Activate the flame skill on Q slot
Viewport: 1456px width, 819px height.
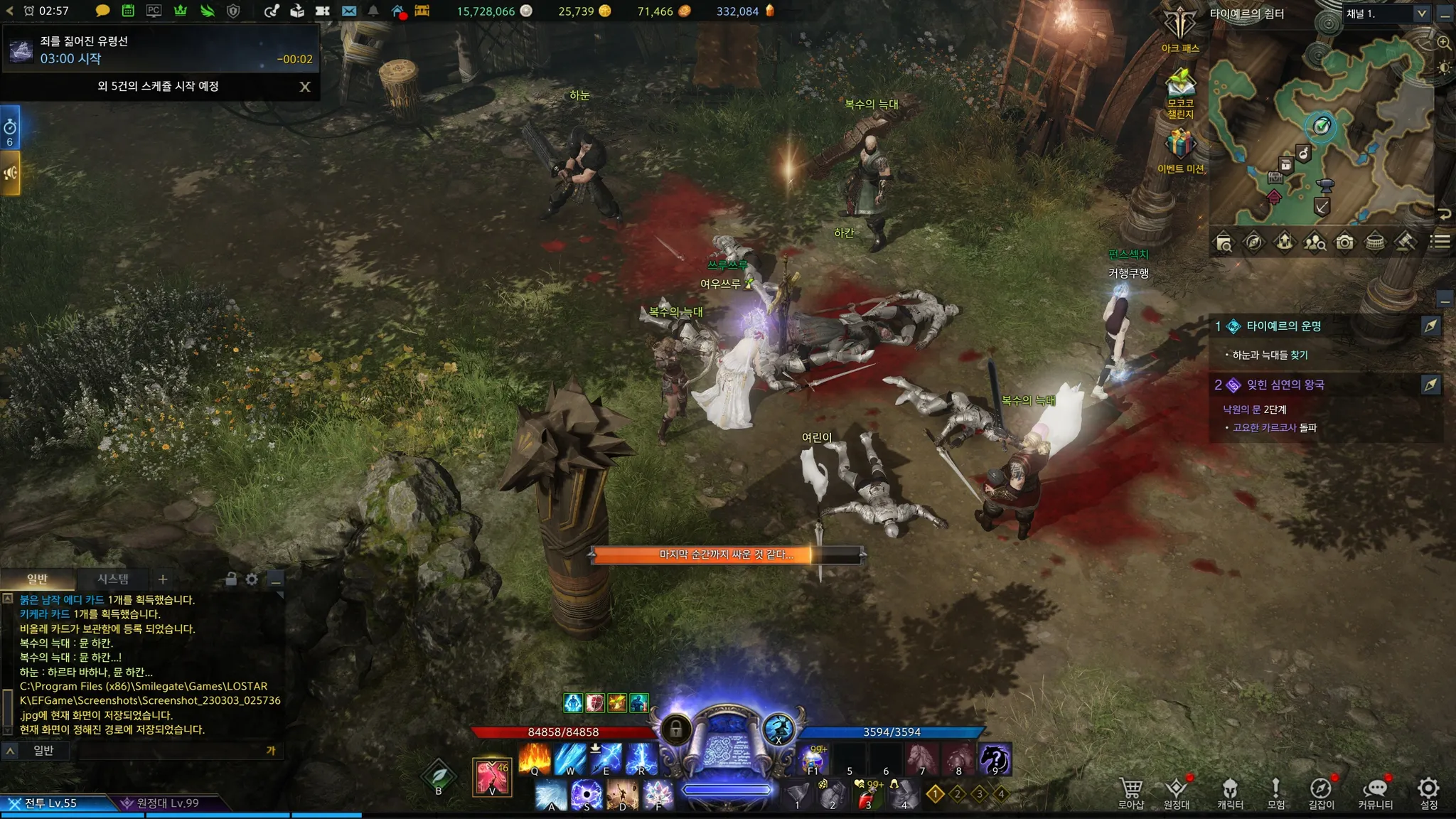pos(535,758)
